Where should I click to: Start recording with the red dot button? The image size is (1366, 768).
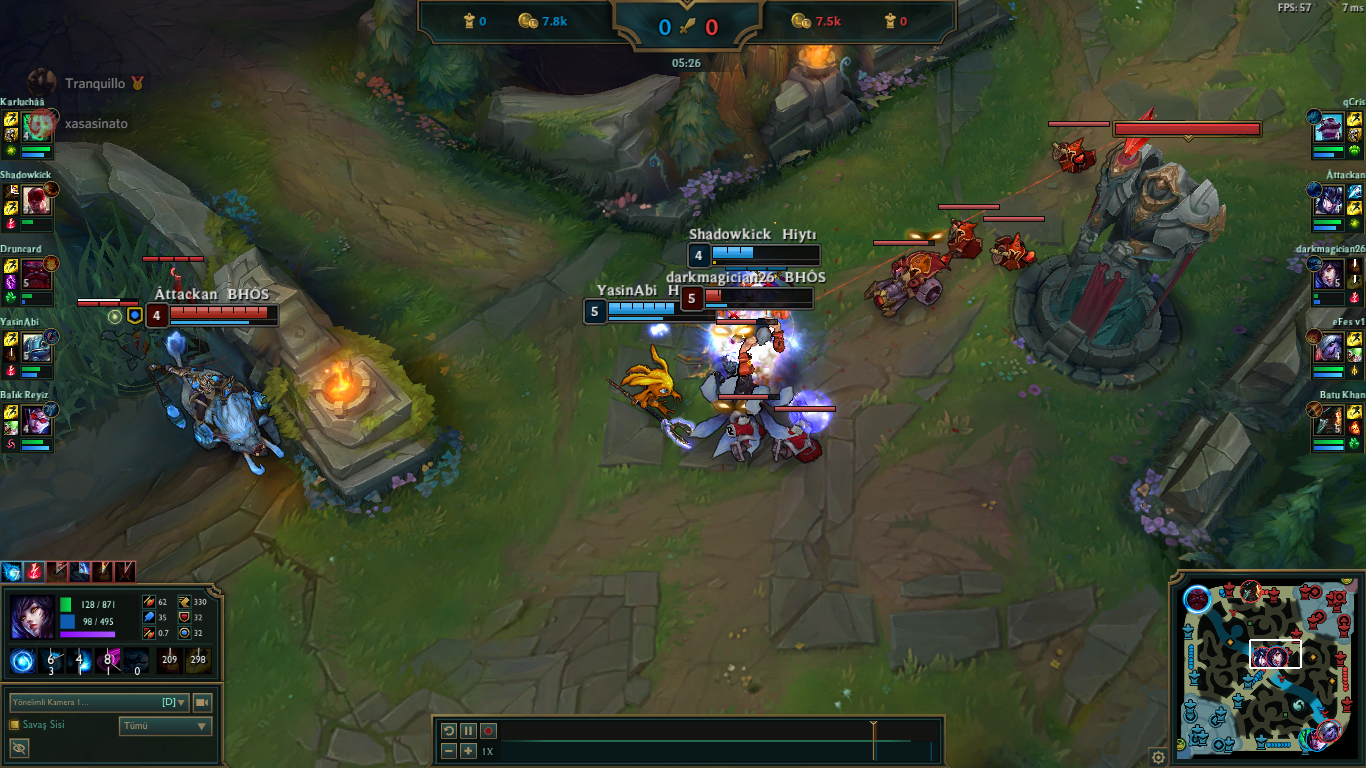pyautogui.click(x=488, y=731)
